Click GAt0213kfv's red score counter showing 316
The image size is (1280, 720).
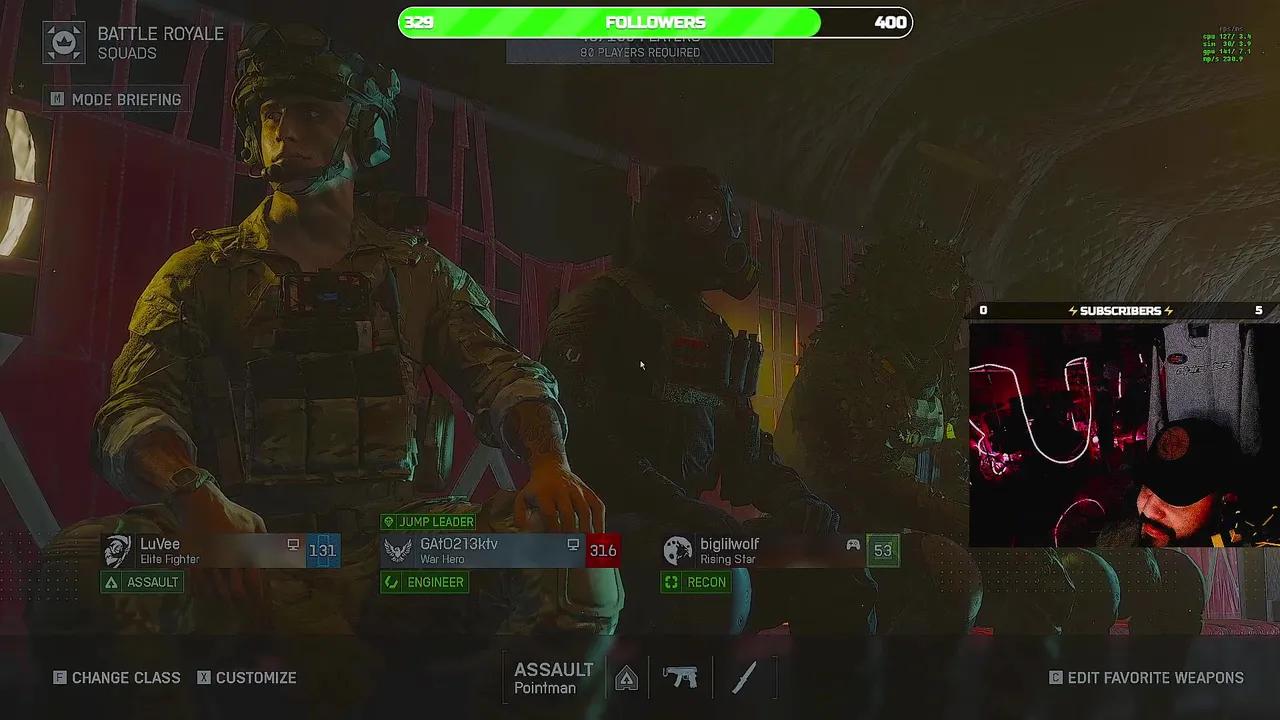[x=603, y=550]
